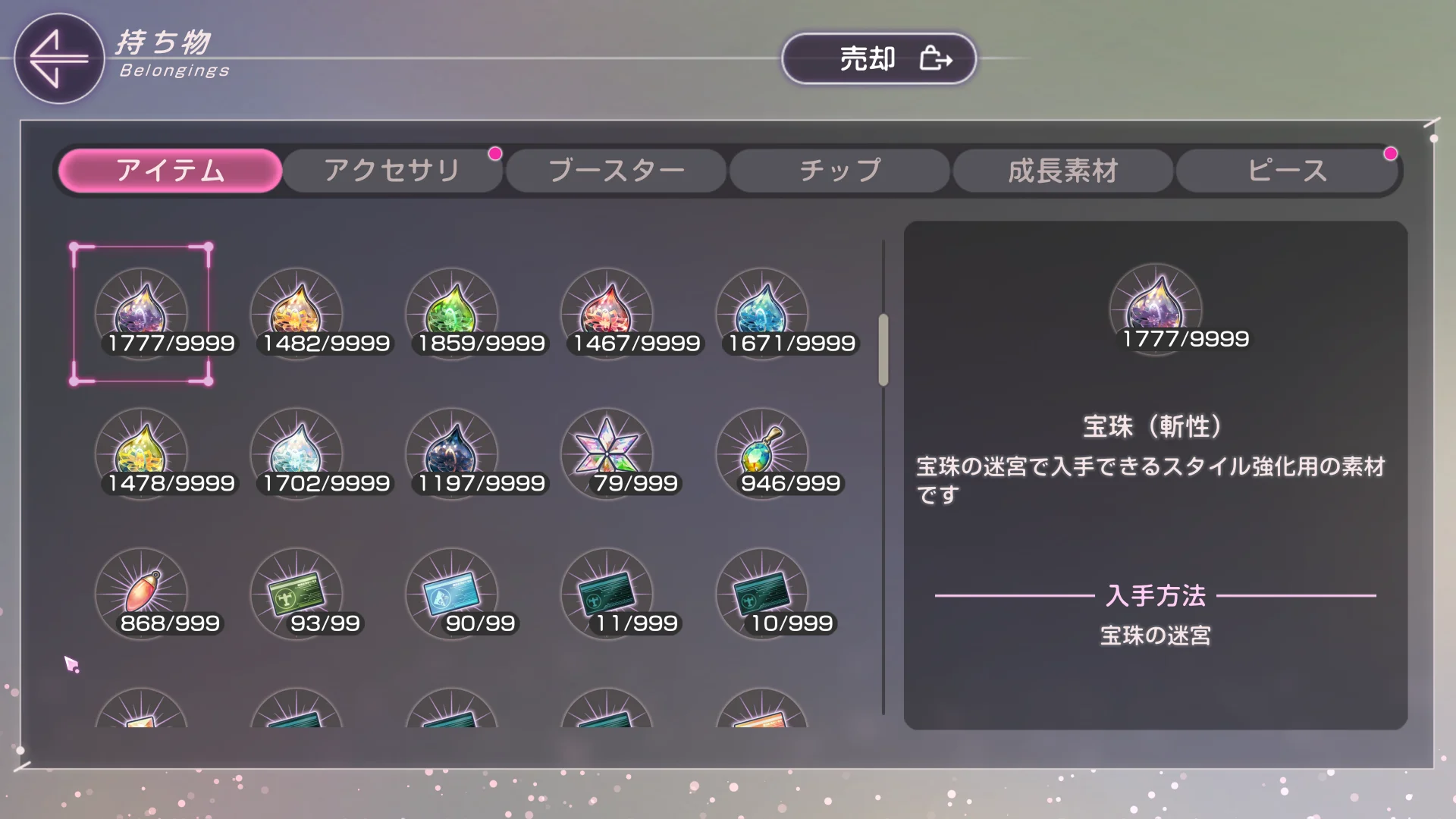Choose the アイテム tab
Screen dimensions: 1456x819
170,171
